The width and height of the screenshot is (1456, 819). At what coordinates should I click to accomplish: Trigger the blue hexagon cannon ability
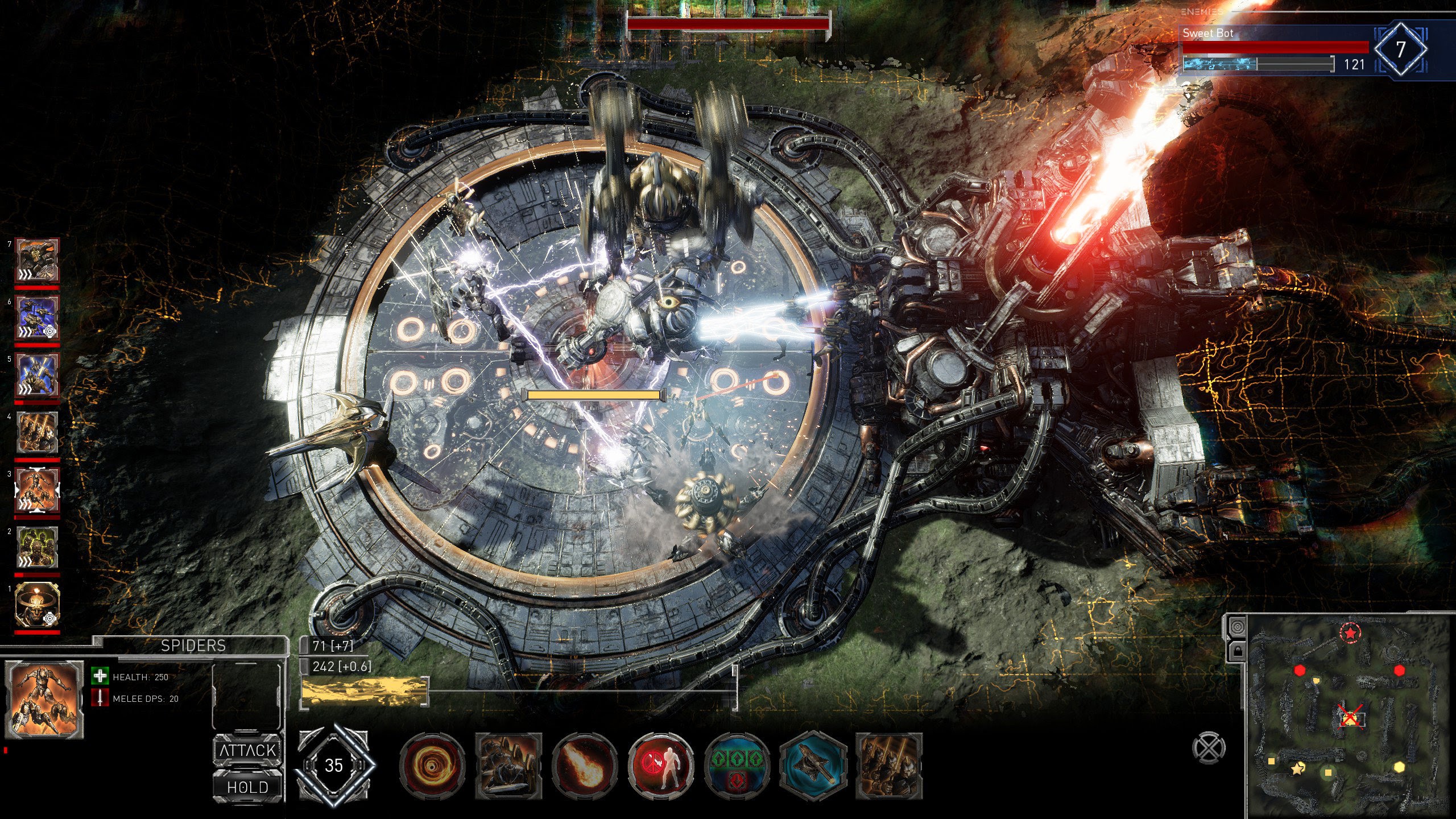point(813,766)
